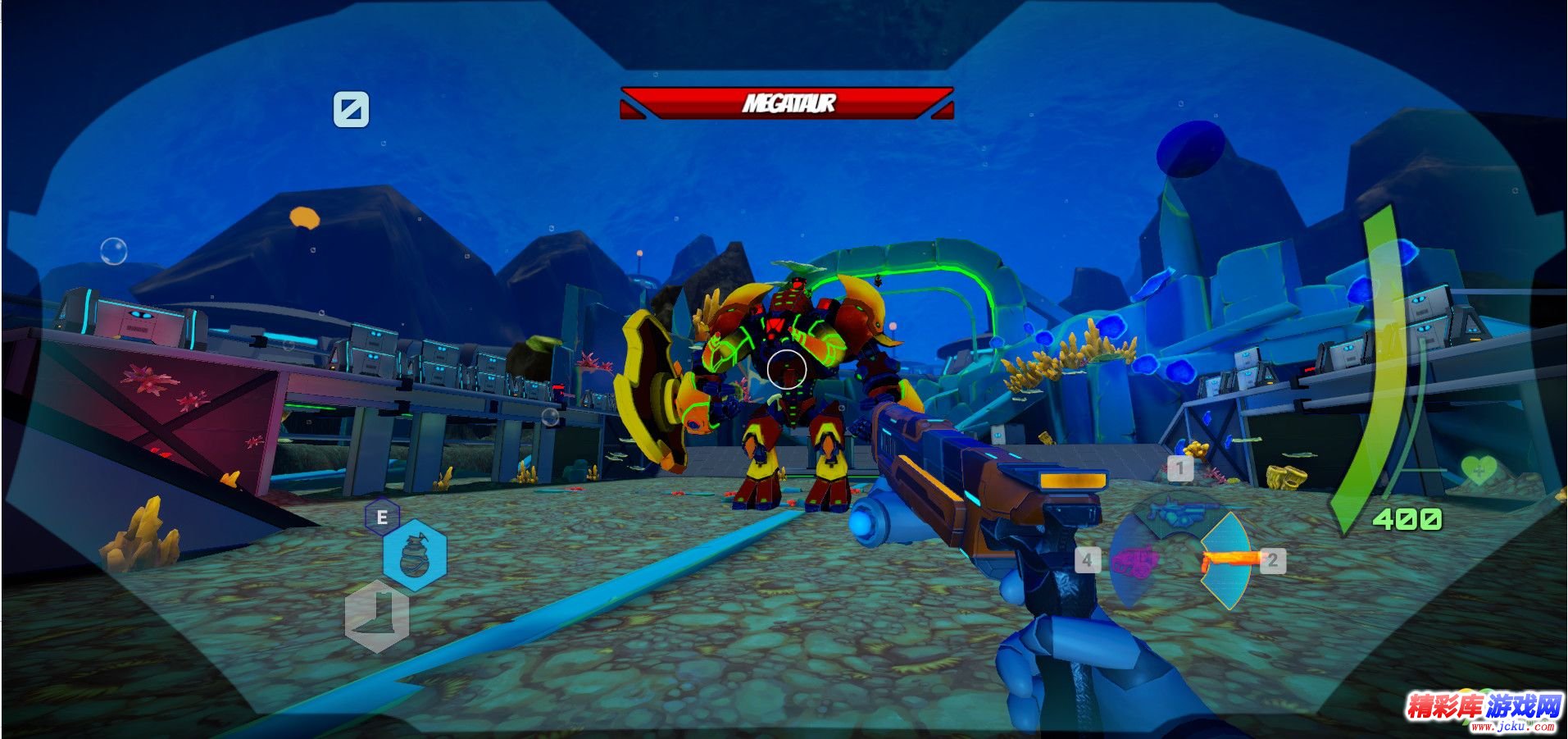Switch to the orange weapon wheel slot
Viewport: 1568px width, 739px height.
[1228, 560]
